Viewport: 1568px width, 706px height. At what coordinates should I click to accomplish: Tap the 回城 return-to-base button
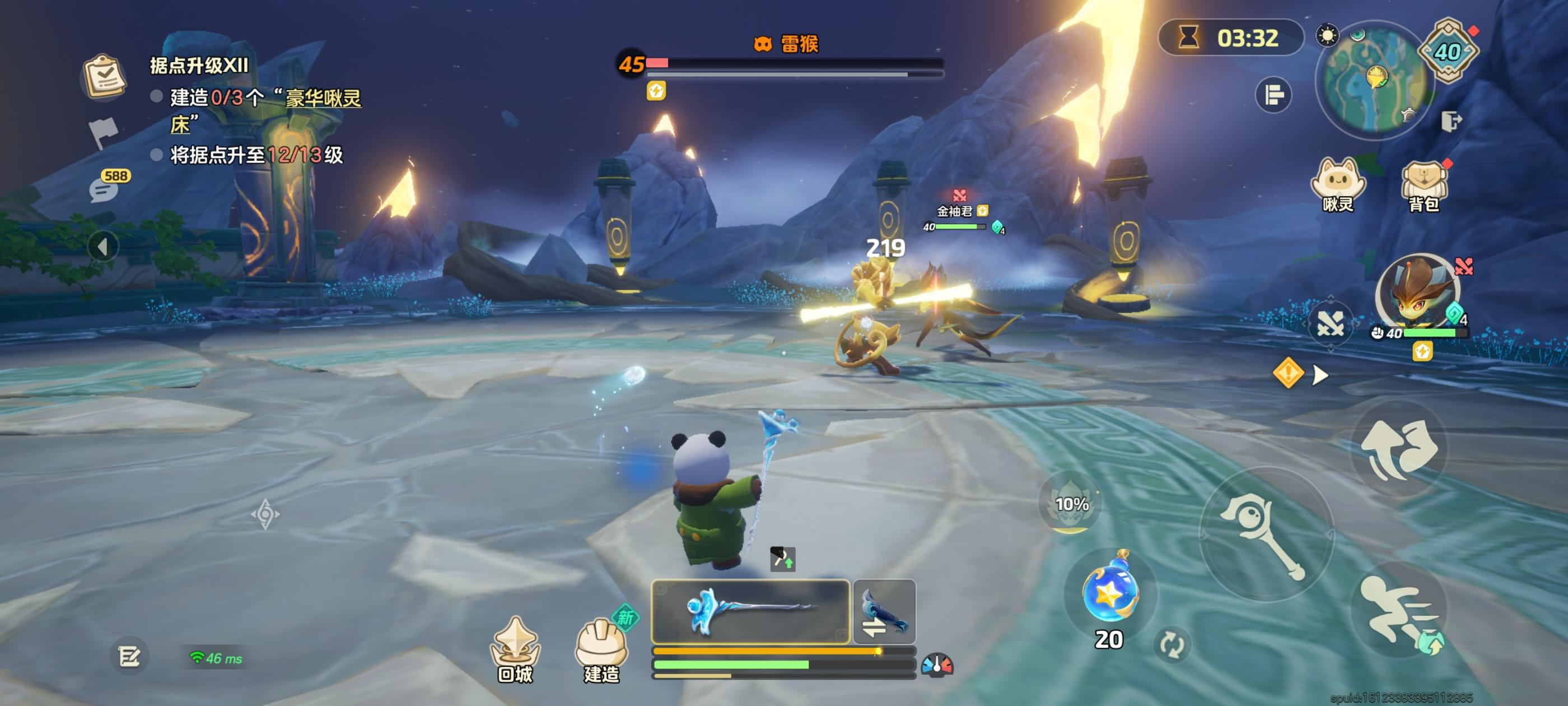pos(515,649)
